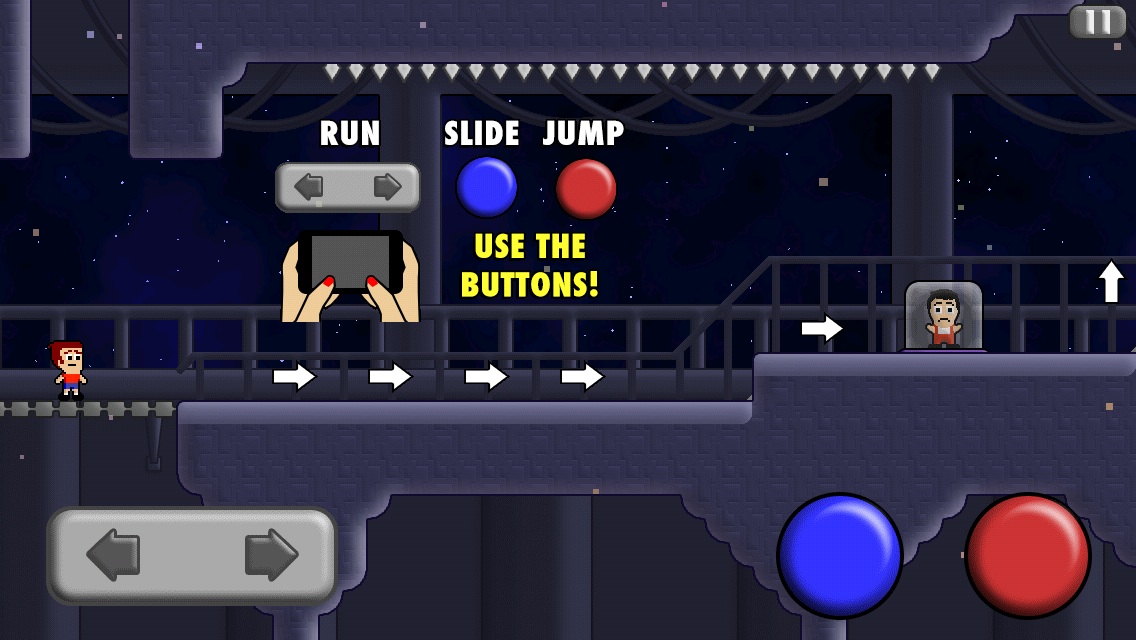Hit the large blue slide button
This screenshot has height=640, width=1136.
point(839,556)
